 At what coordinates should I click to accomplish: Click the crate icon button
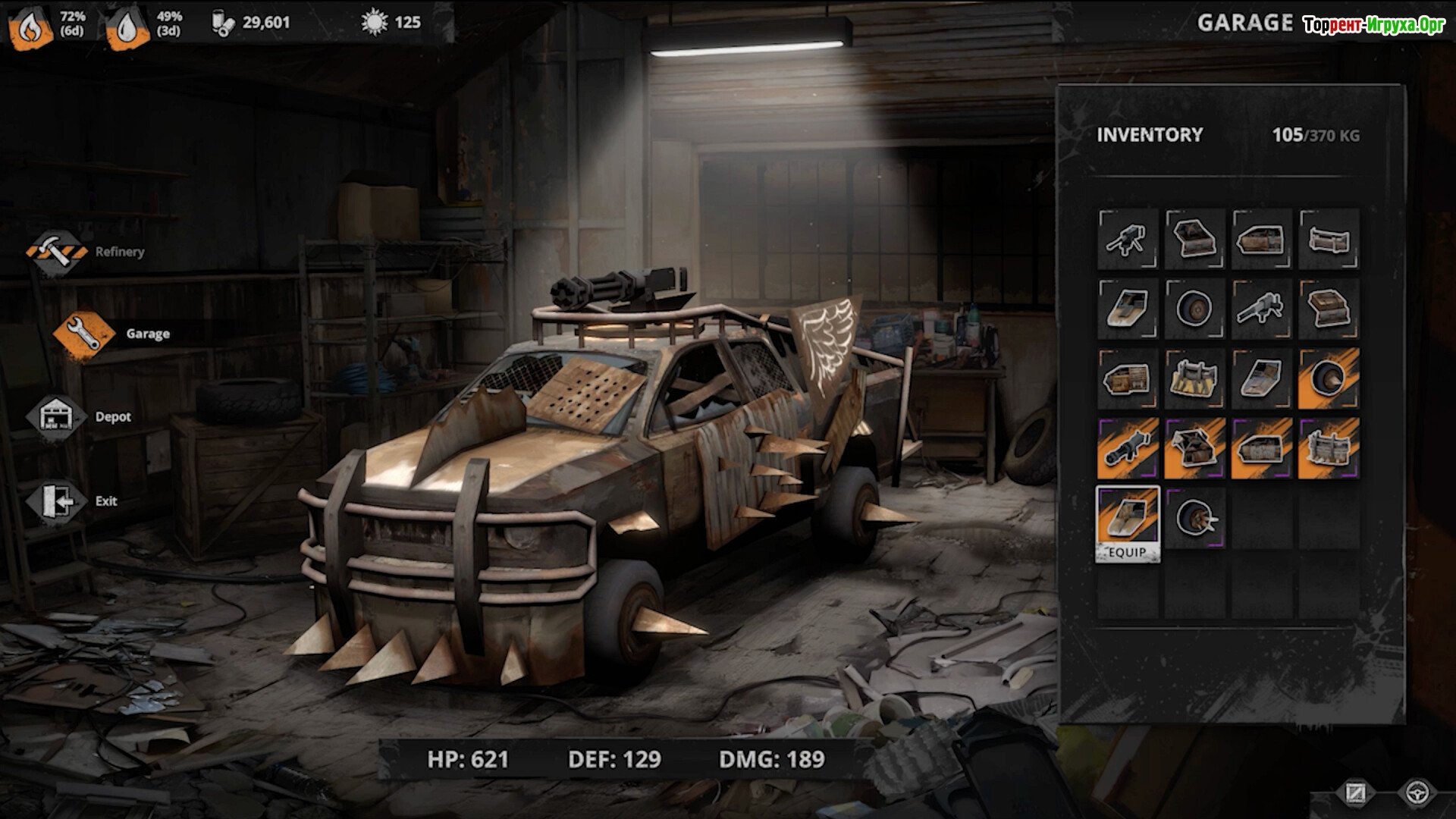[1355, 794]
